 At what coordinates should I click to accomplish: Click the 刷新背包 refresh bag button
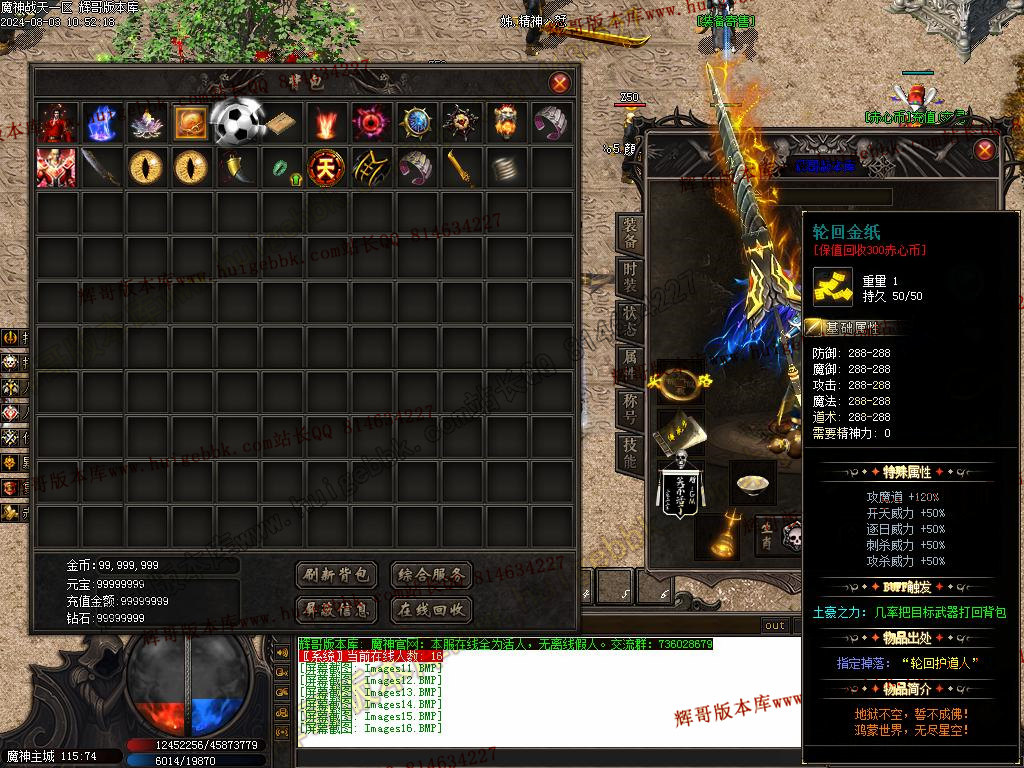click(x=337, y=575)
